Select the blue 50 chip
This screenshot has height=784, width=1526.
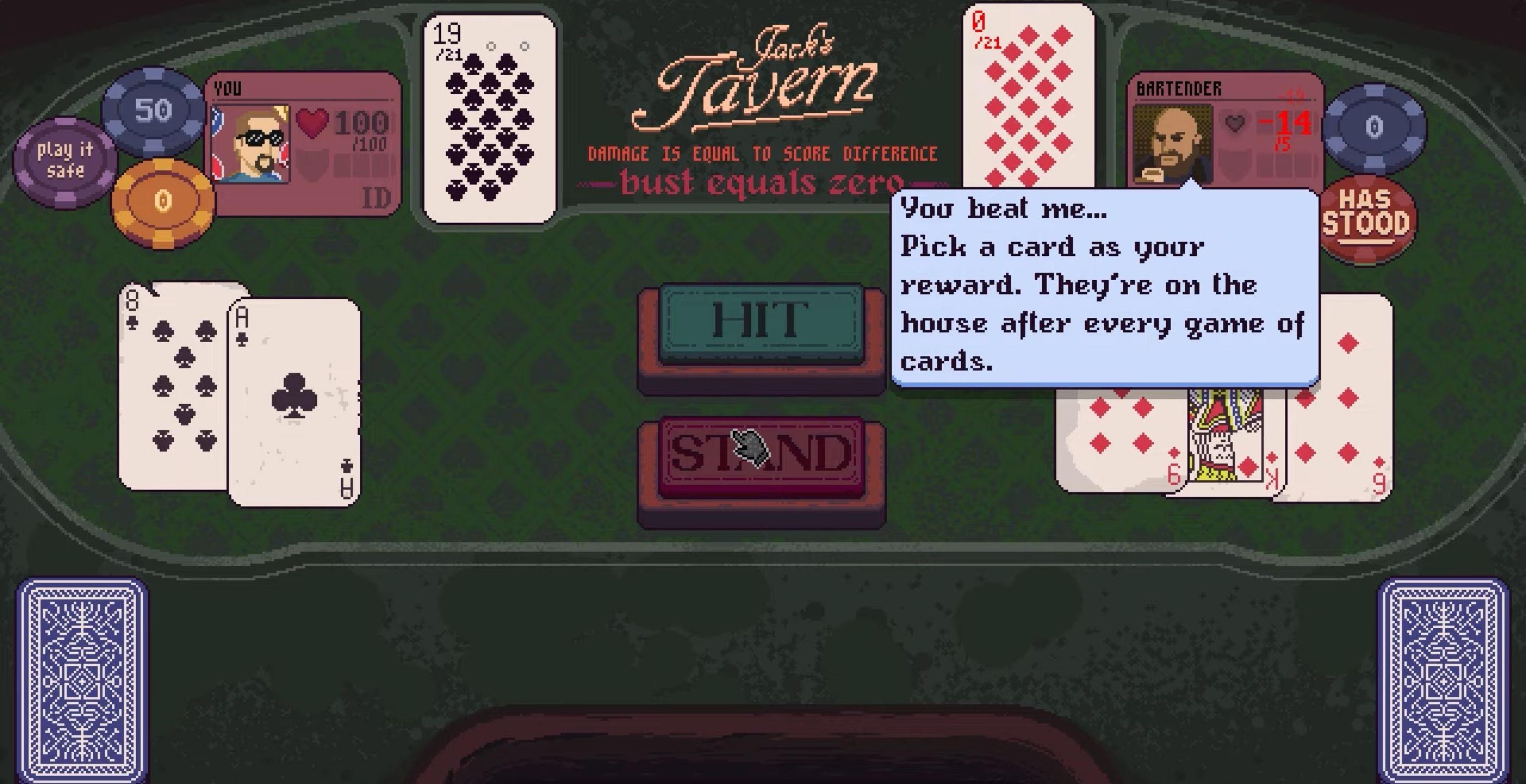(154, 111)
